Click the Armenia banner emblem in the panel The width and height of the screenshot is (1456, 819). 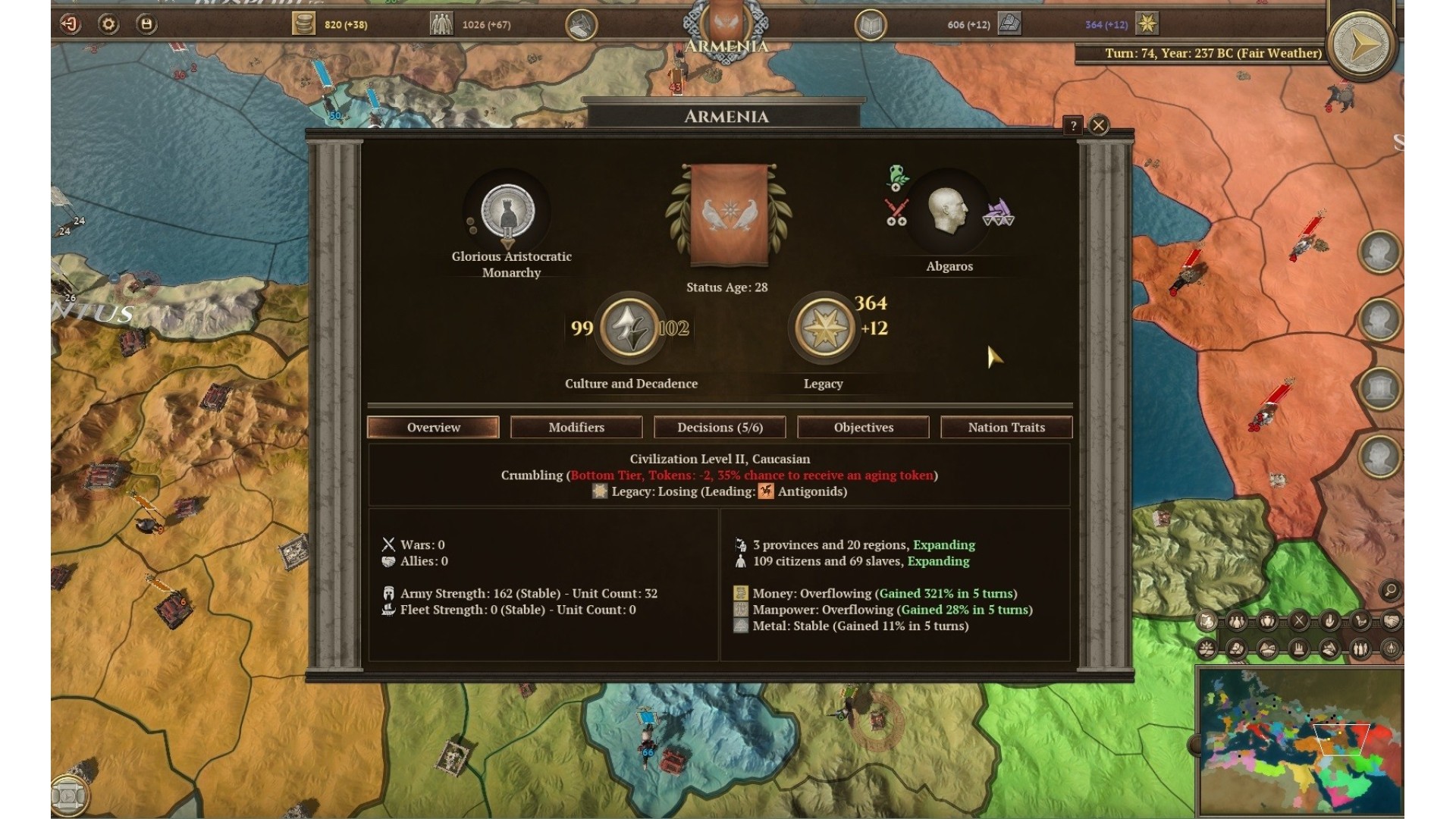[728, 216]
